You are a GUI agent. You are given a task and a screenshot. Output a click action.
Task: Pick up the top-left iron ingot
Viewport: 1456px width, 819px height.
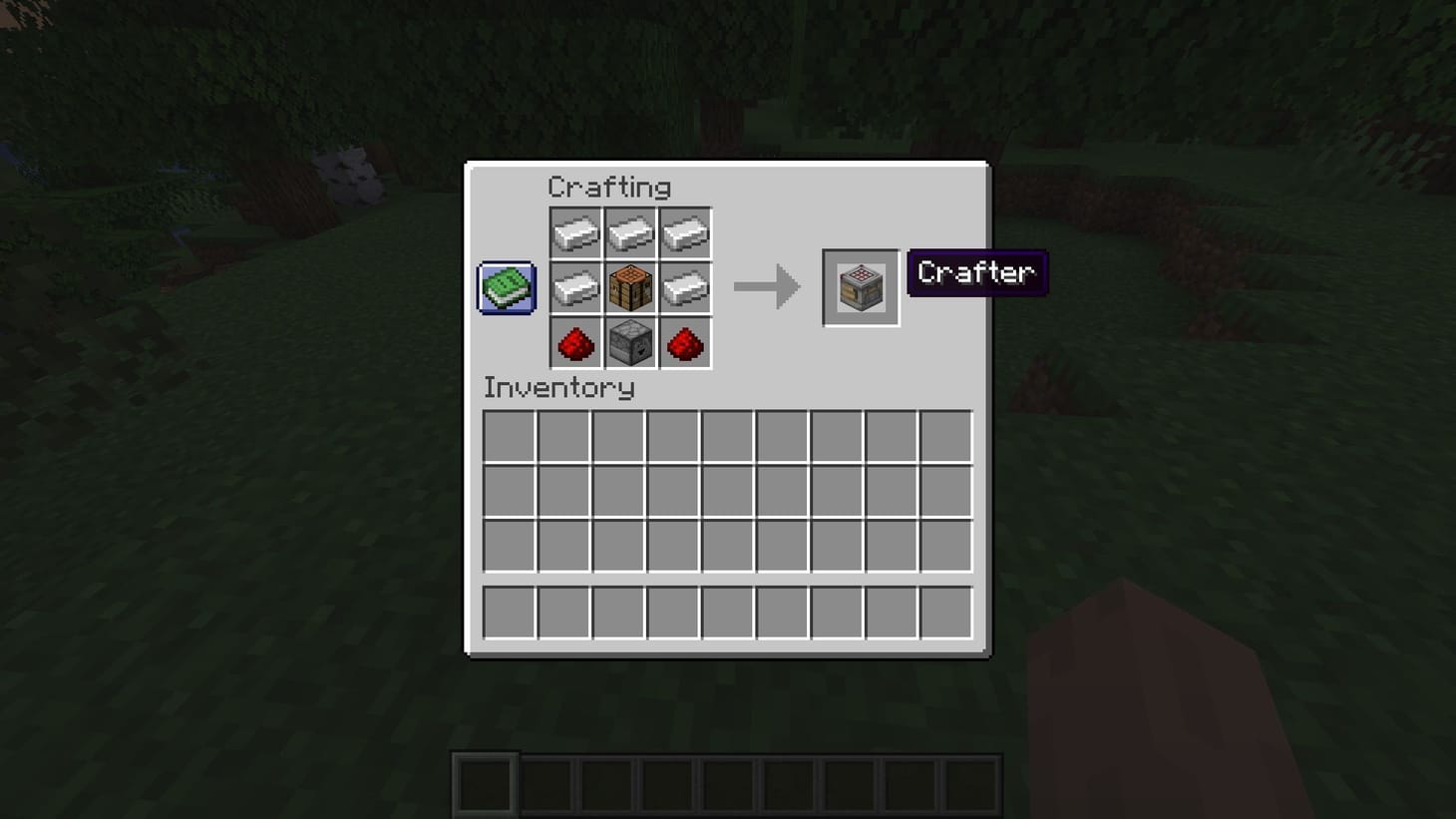(x=575, y=231)
